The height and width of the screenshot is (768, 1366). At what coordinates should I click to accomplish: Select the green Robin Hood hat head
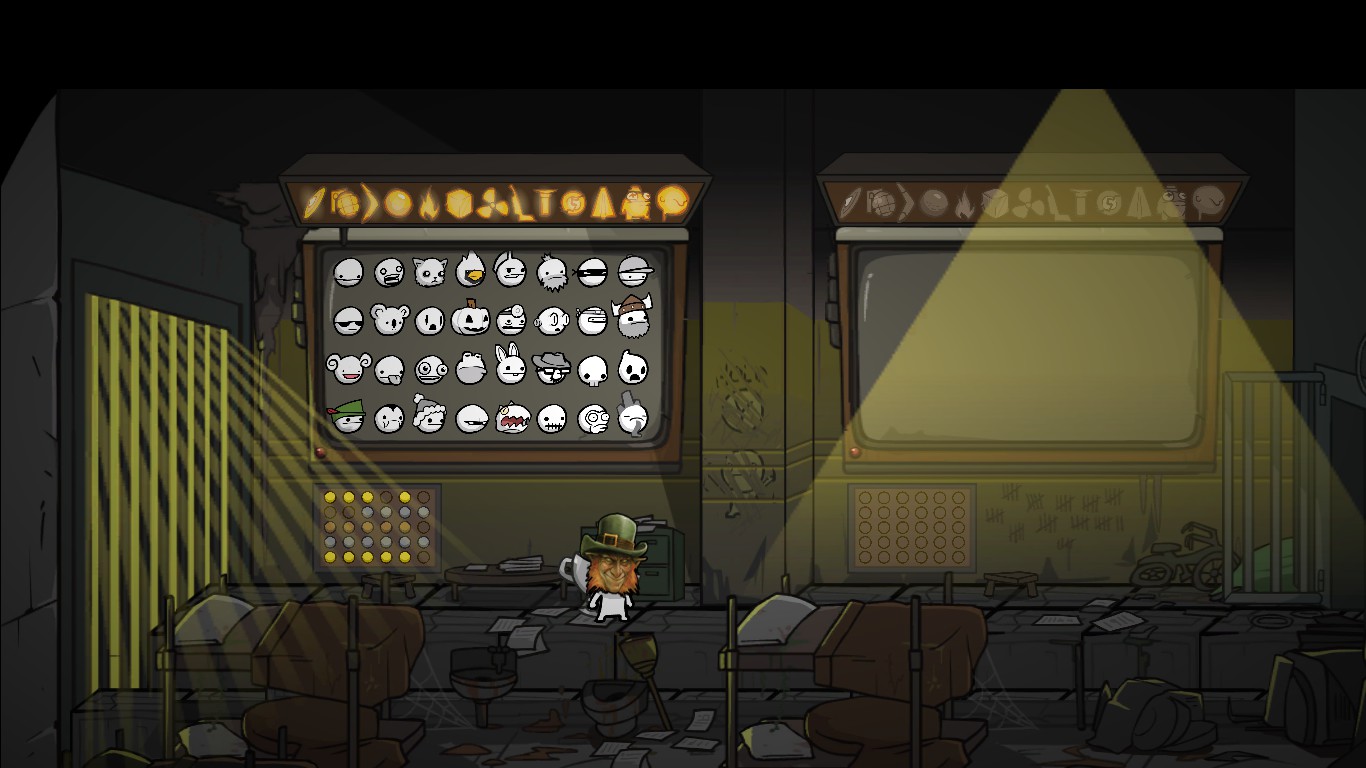coord(346,418)
